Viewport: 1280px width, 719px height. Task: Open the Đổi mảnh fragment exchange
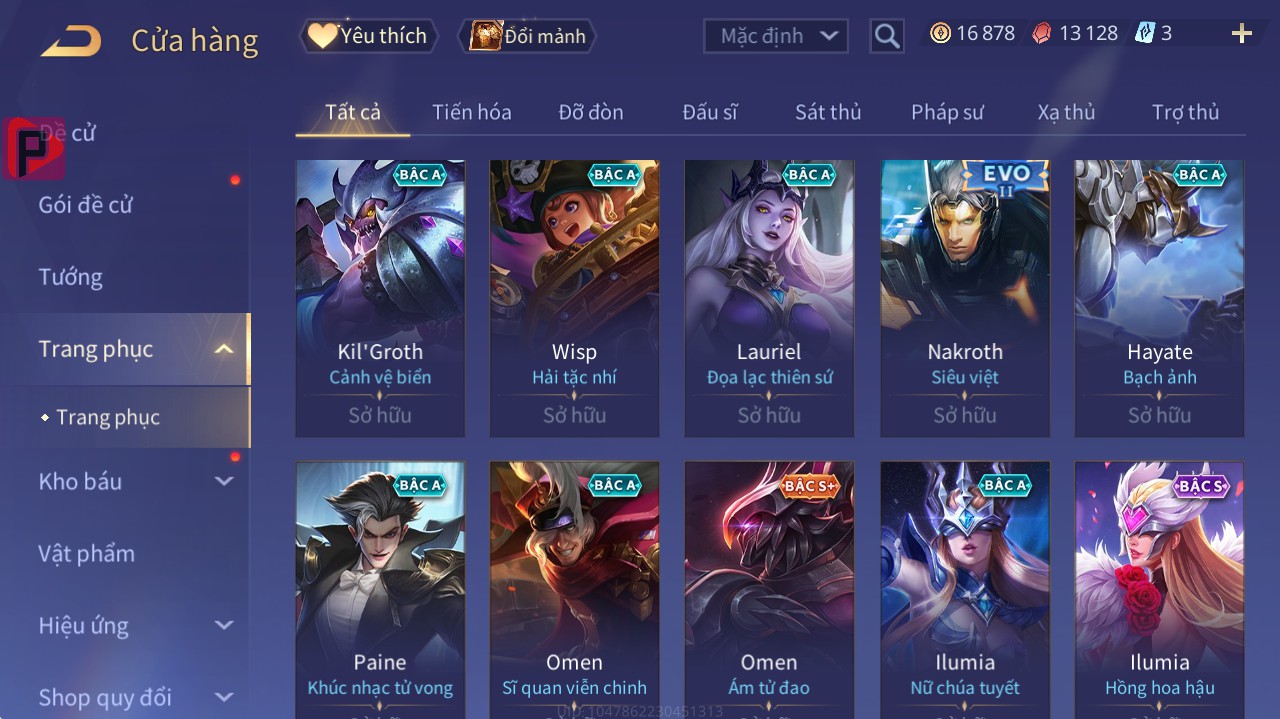coord(527,36)
